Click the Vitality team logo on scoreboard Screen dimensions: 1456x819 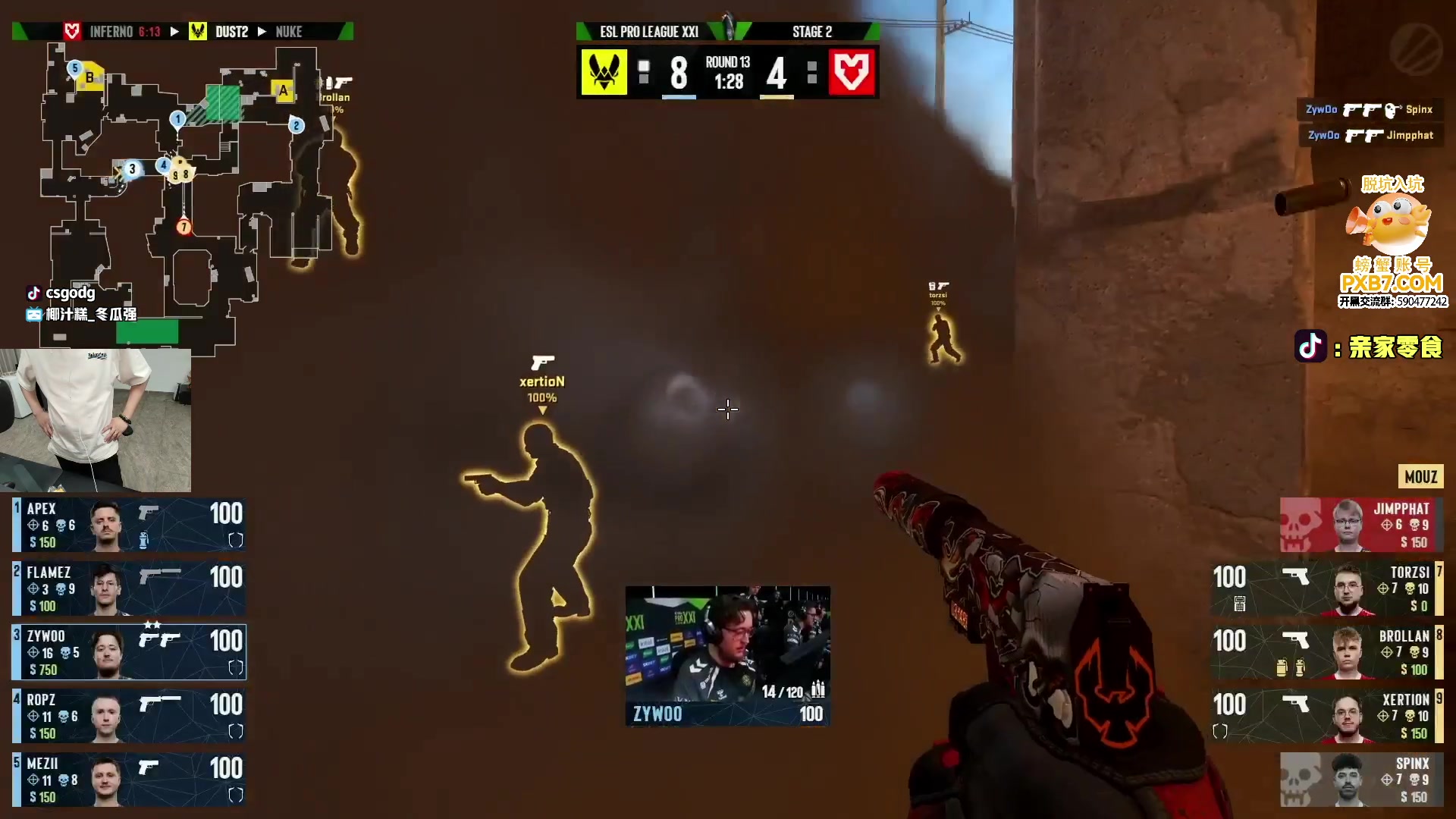604,73
